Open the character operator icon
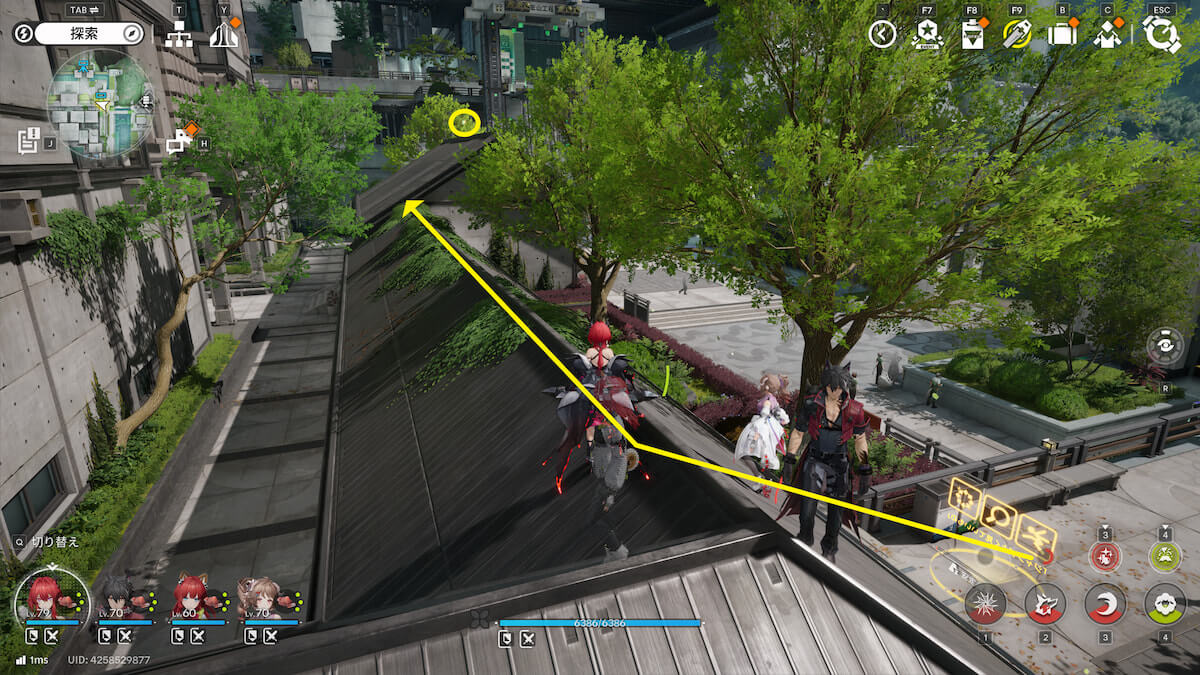This screenshot has width=1200, height=675. click(1108, 34)
